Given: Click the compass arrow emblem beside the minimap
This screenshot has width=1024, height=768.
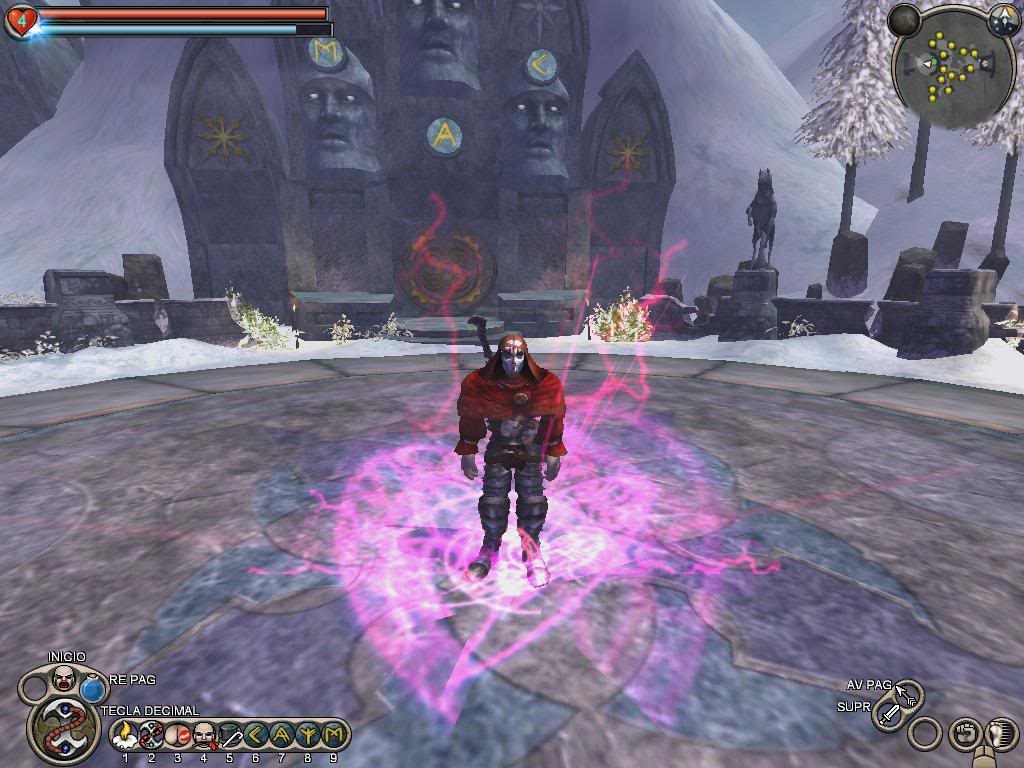Looking at the screenshot, I should (x=1003, y=19).
